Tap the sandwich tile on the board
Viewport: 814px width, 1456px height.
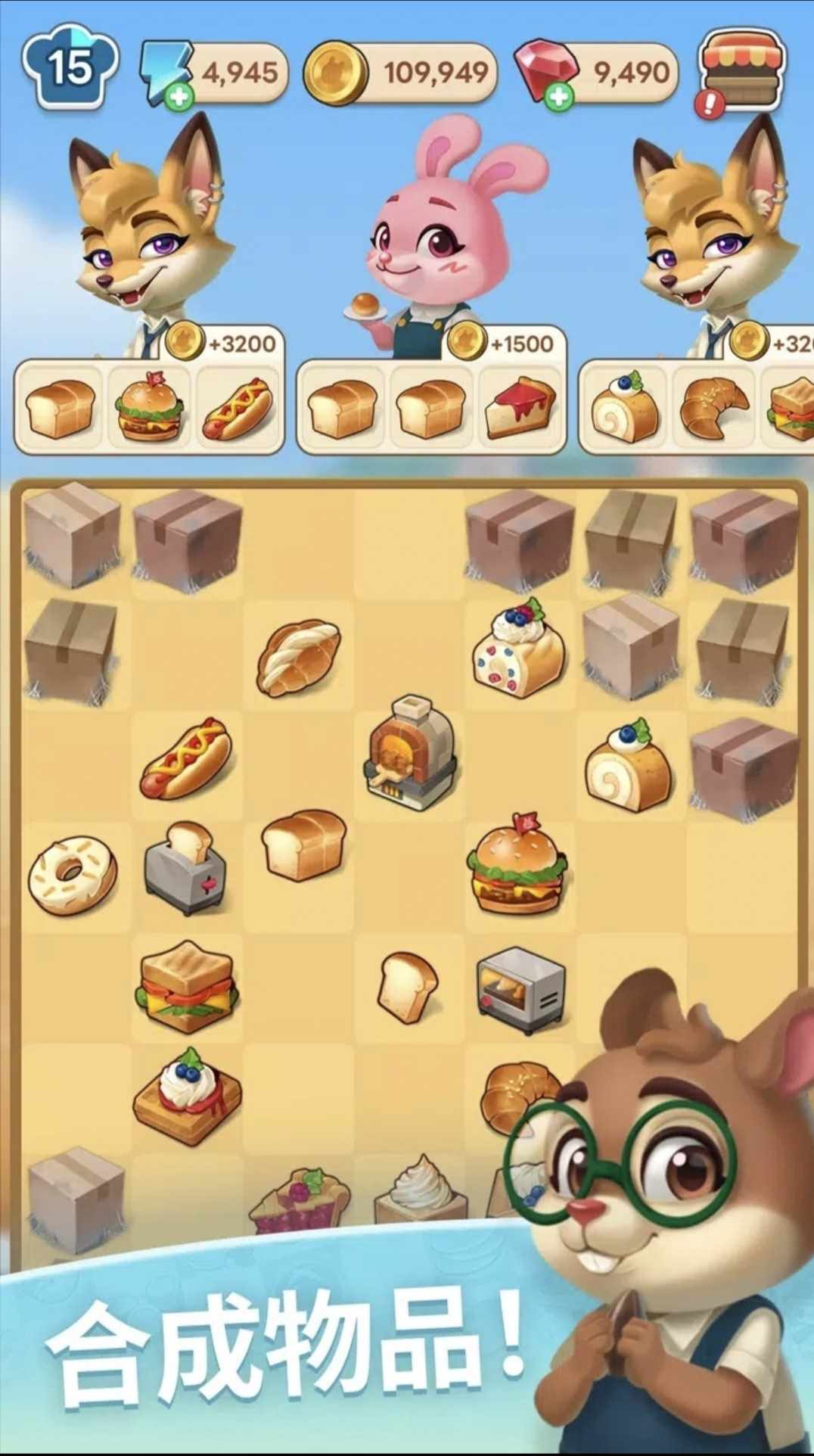[187, 986]
